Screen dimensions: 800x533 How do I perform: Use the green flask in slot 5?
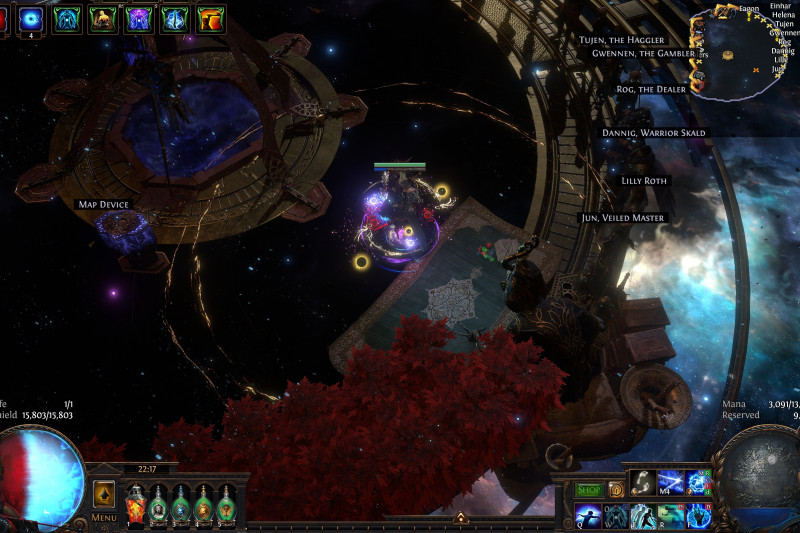coord(227,503)
